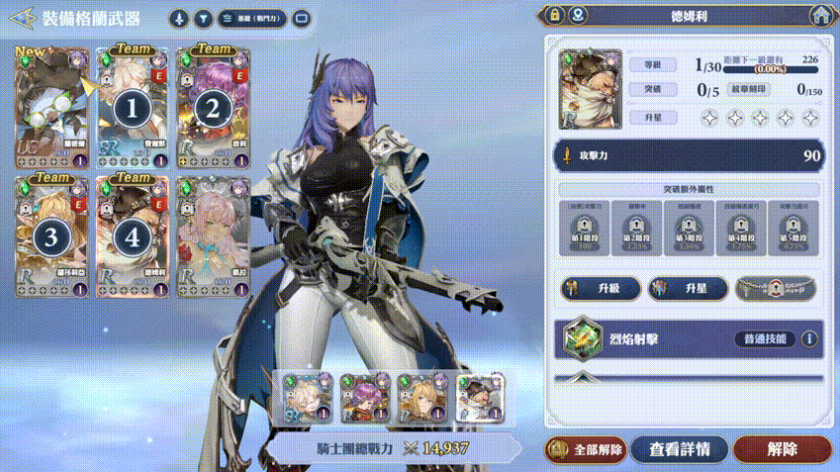
Task: Open 升星 star upgrade
Action: pos(686,288)
